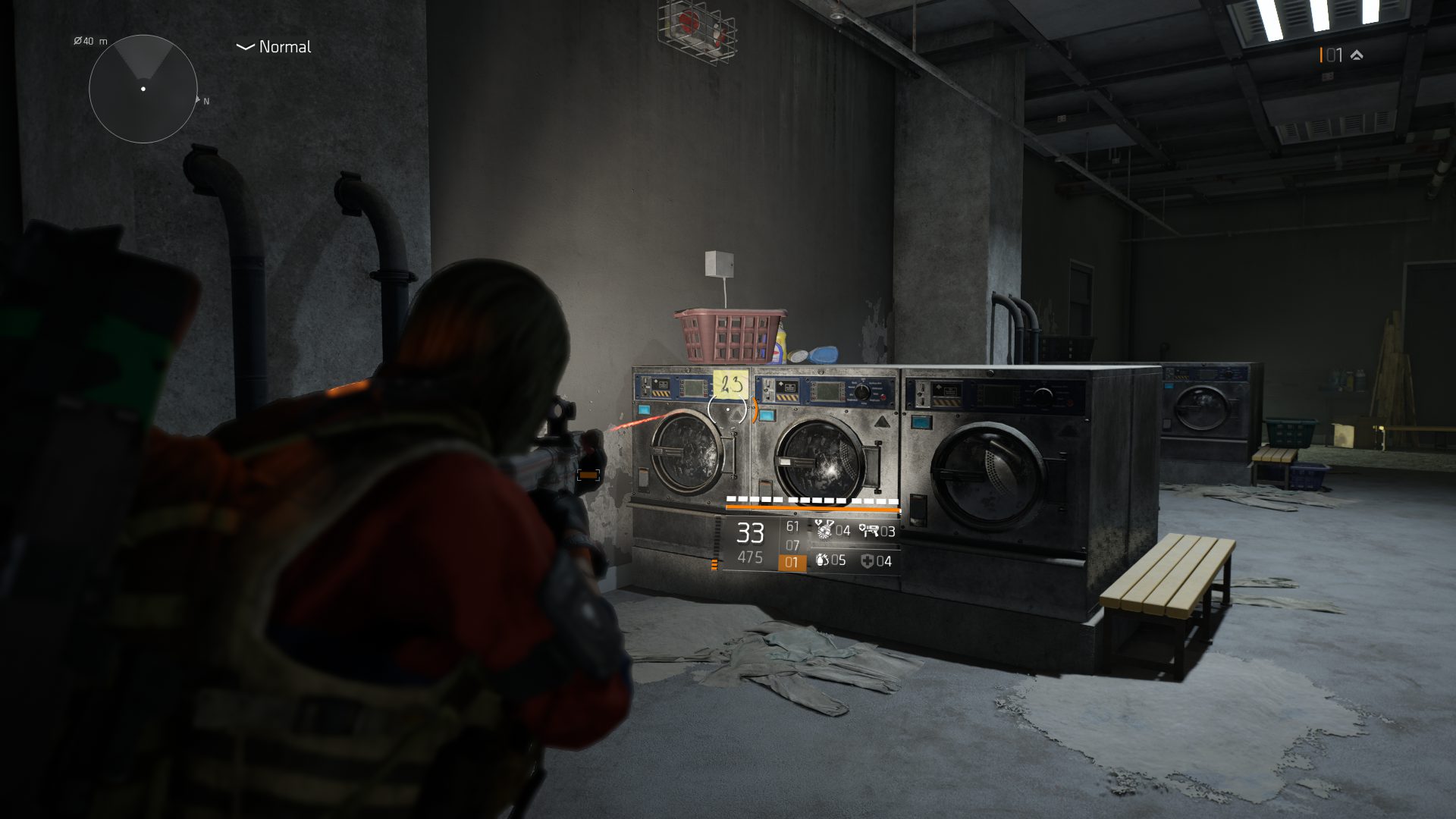Viewport: 1456px width, 819px height.
Task: Select the seeker mine skill icon
Action: click(824, 530)
